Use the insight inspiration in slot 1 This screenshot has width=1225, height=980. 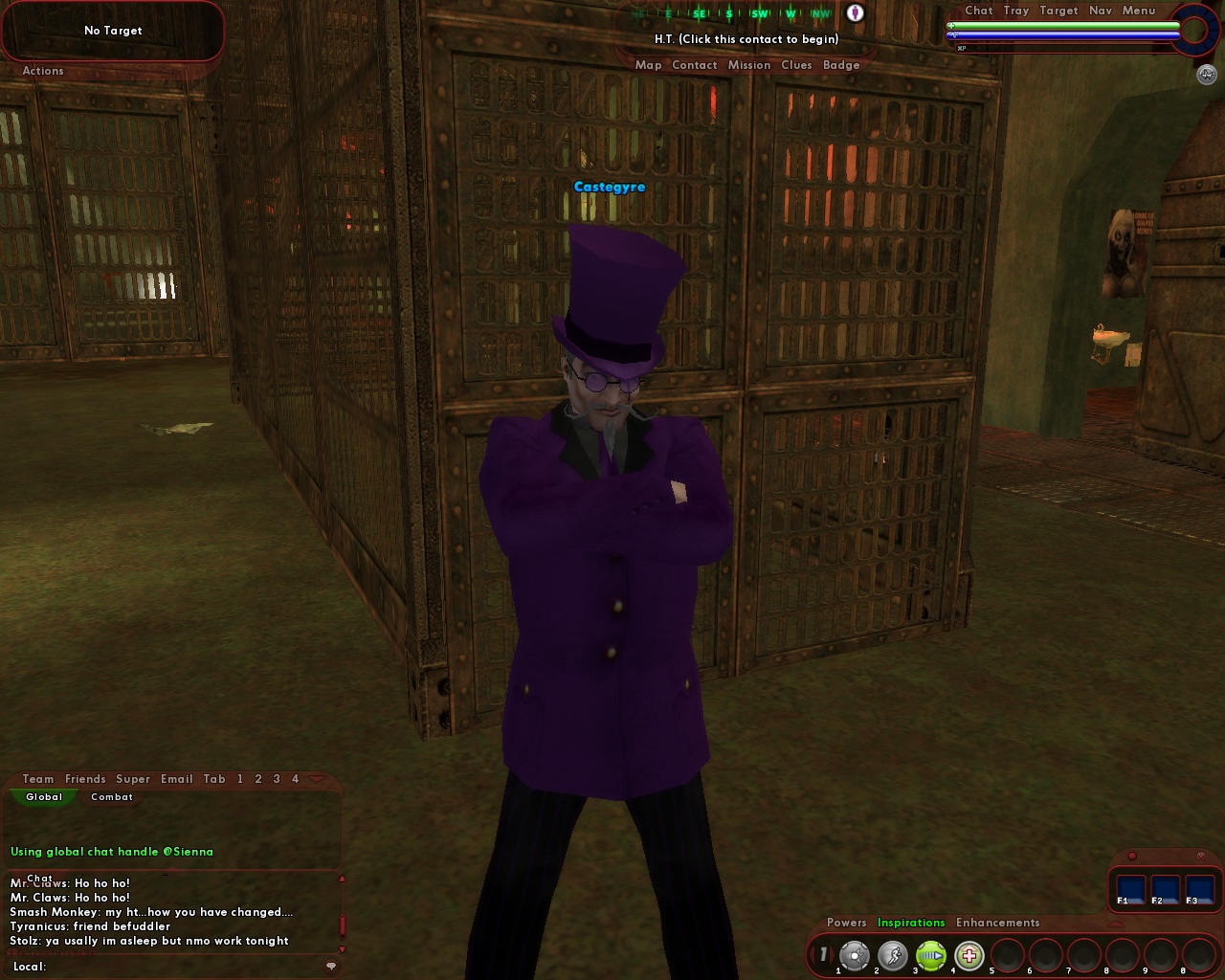click(x=855, y=952)
